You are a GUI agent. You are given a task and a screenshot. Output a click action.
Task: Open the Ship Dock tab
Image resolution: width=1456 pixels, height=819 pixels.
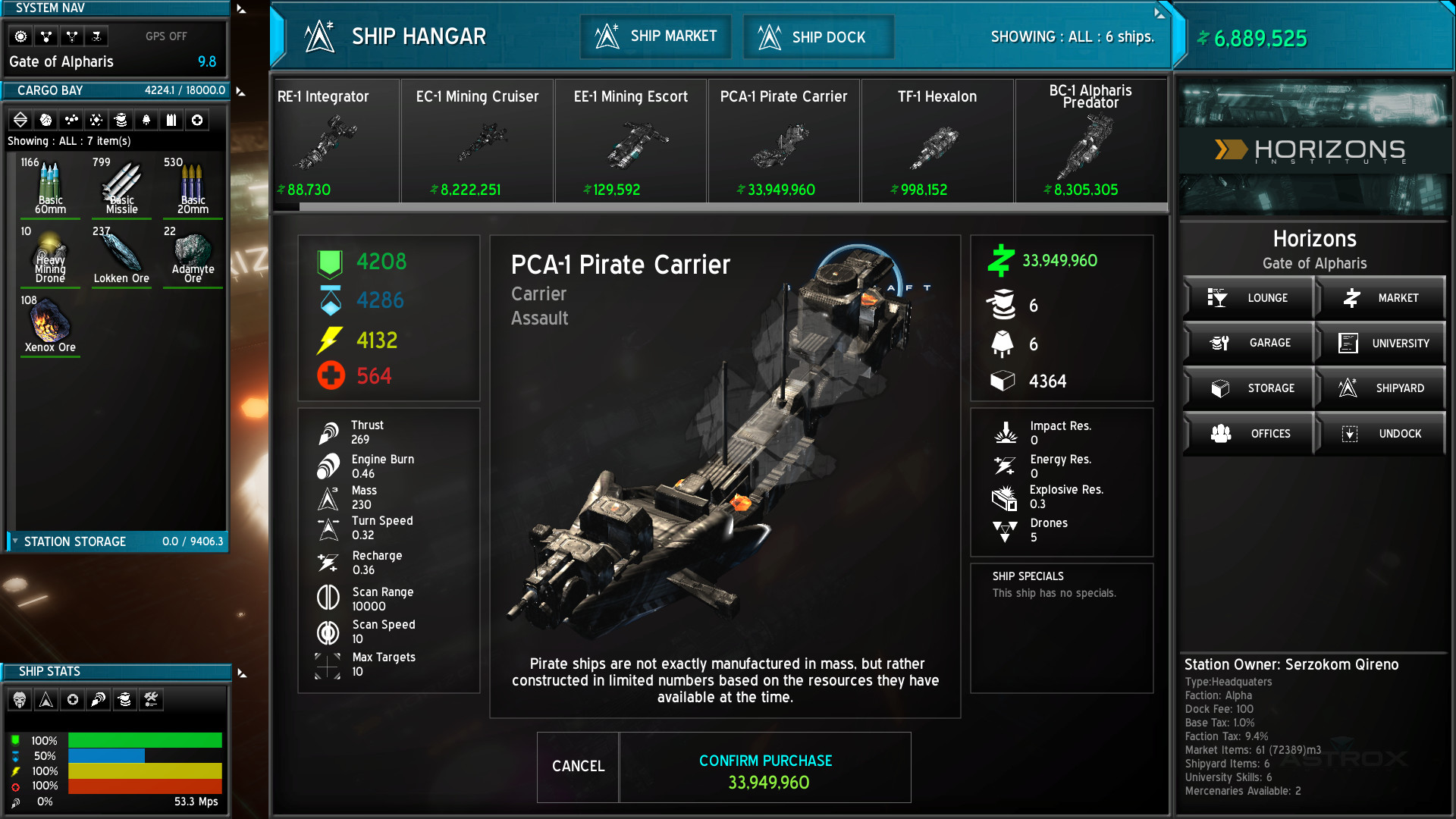[x=817, y=36]
